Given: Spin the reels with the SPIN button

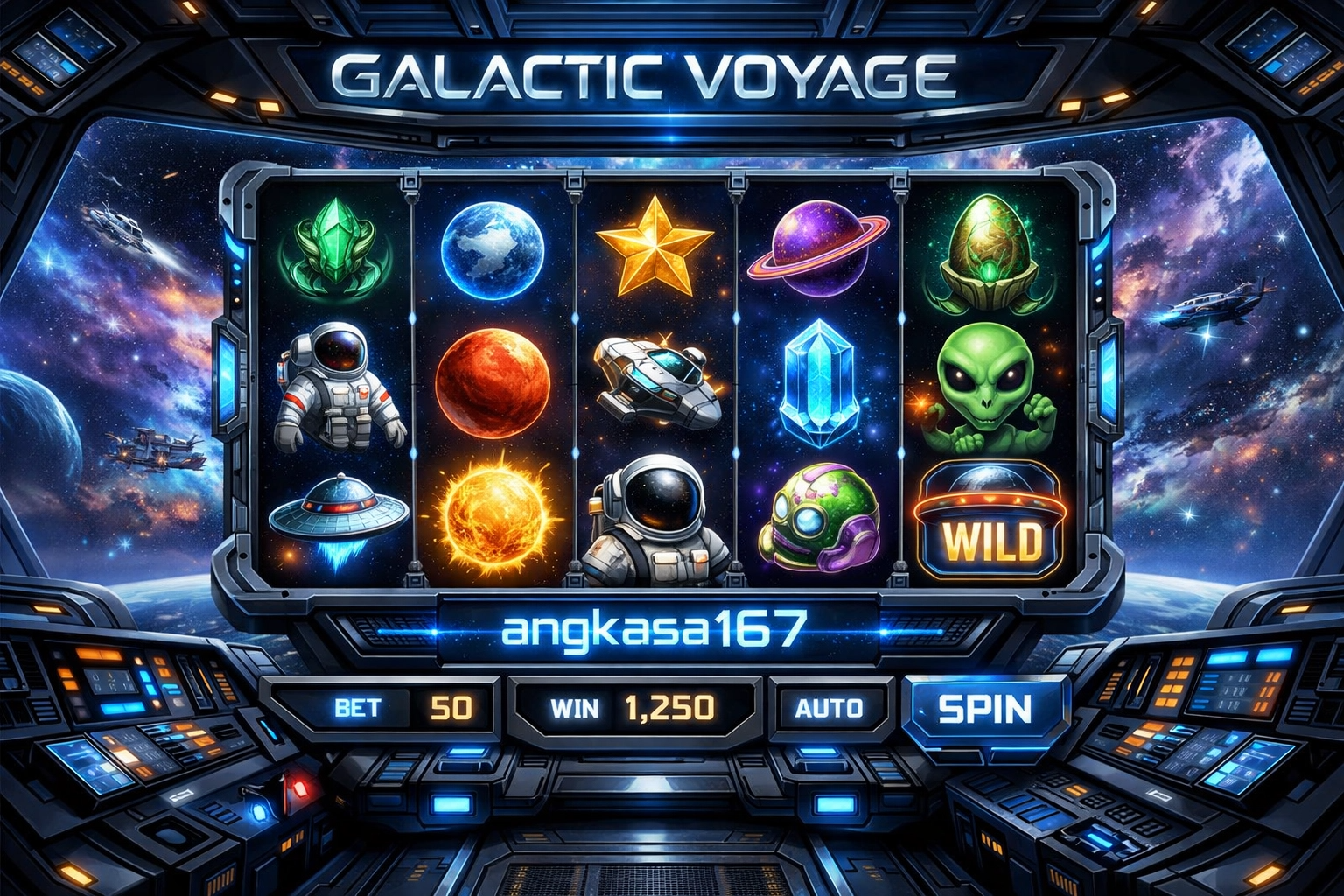Looking at the screenshot, I should 985,709.
